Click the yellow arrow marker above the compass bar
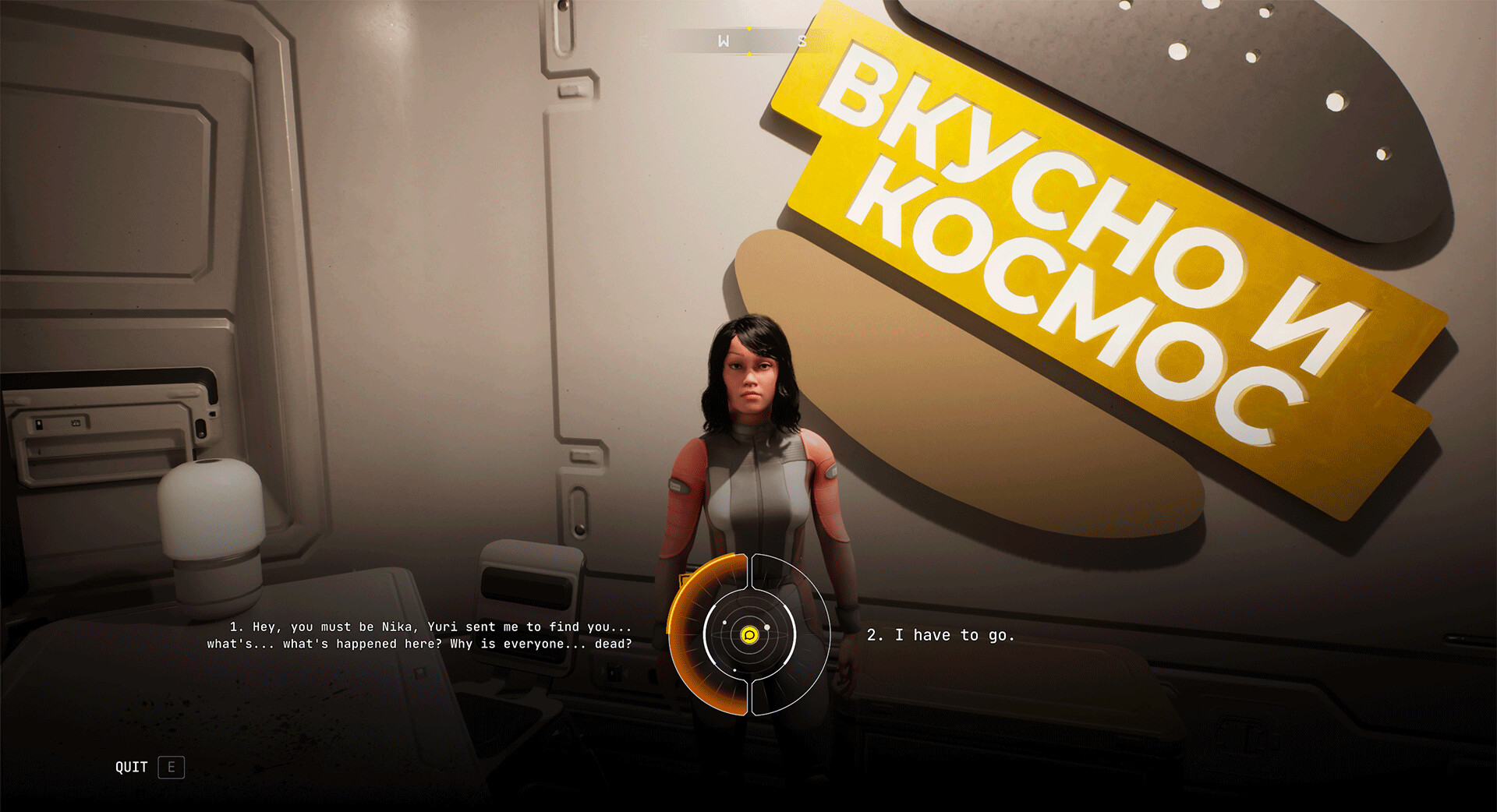The height and width of the screenshot is (812, 1497). (x=749, y=28)
